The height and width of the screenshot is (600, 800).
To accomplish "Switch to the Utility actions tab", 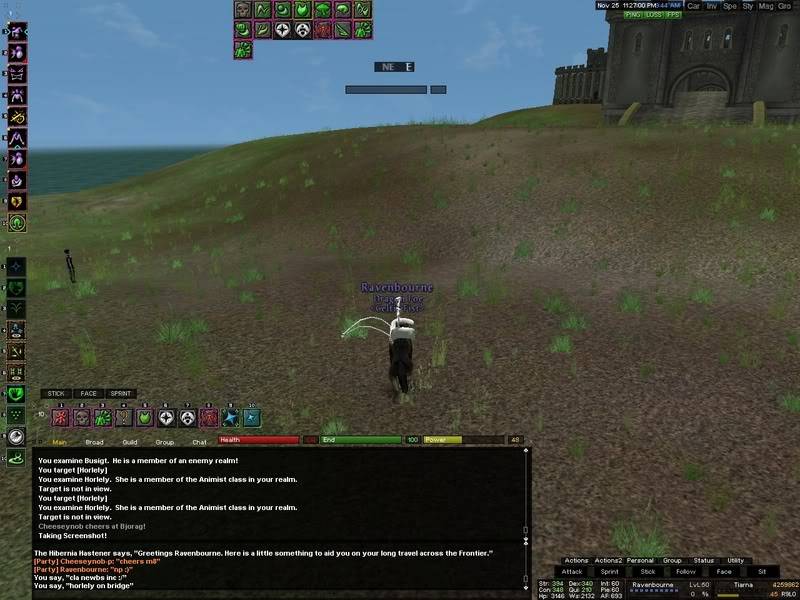I will [735, 561].
